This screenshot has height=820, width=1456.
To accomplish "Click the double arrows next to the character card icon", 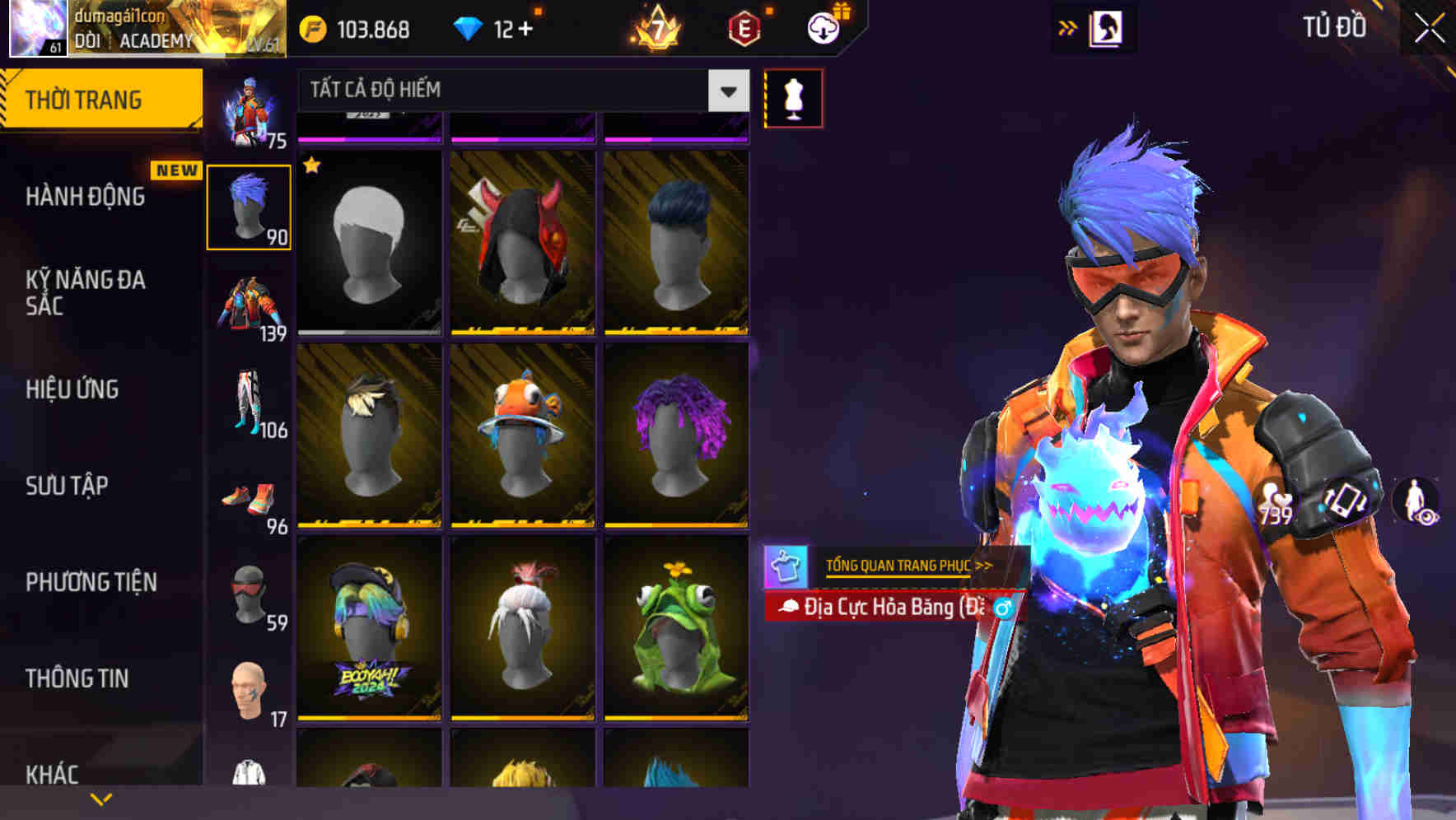I will (1068, 26).
